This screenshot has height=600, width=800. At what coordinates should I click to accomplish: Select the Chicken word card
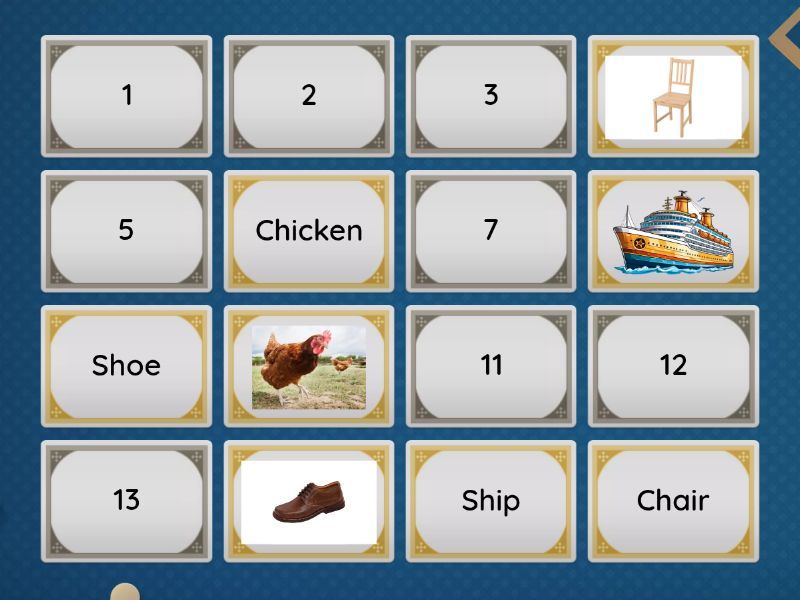(309, 231)
